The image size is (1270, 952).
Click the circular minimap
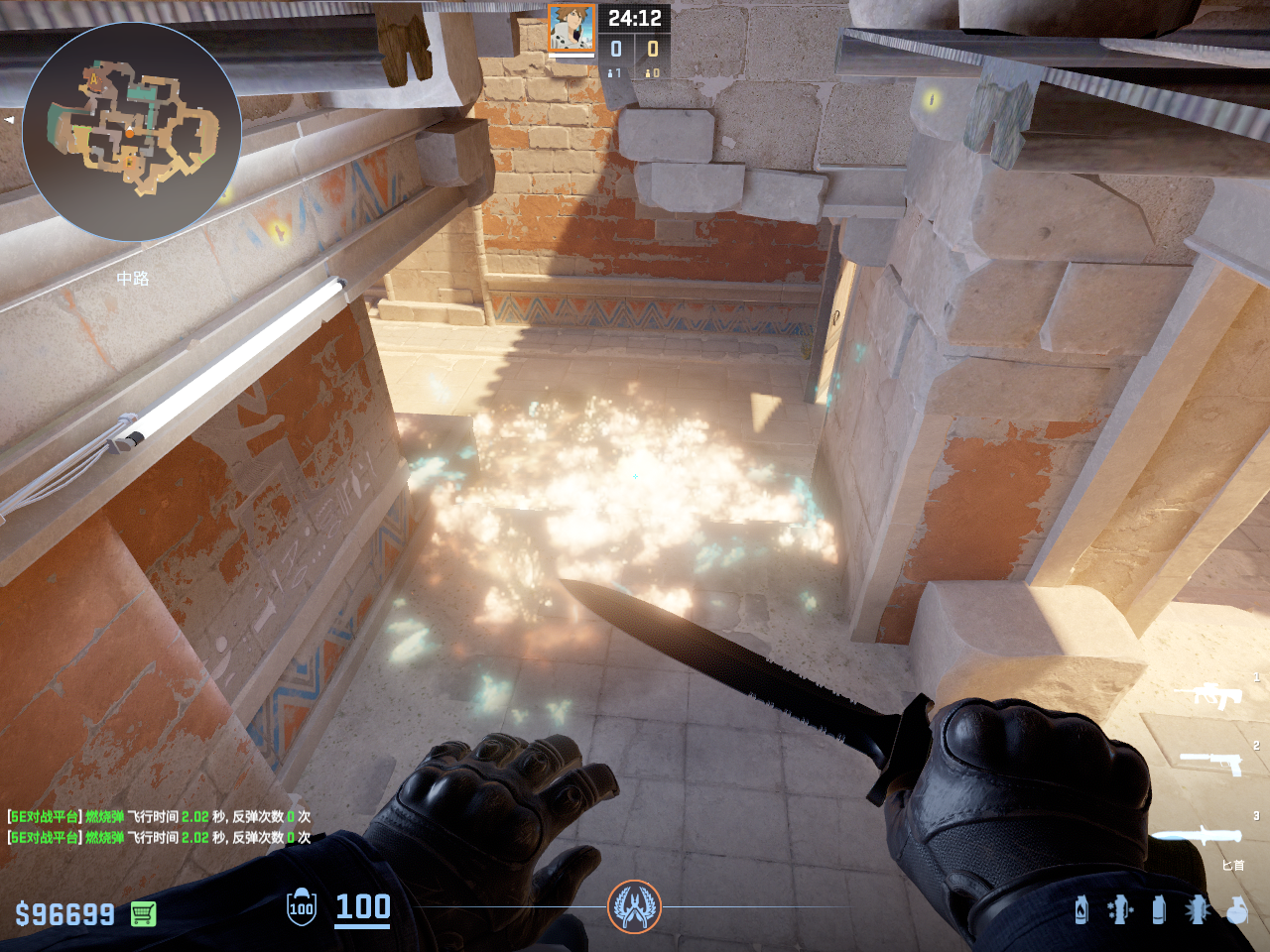132,132
